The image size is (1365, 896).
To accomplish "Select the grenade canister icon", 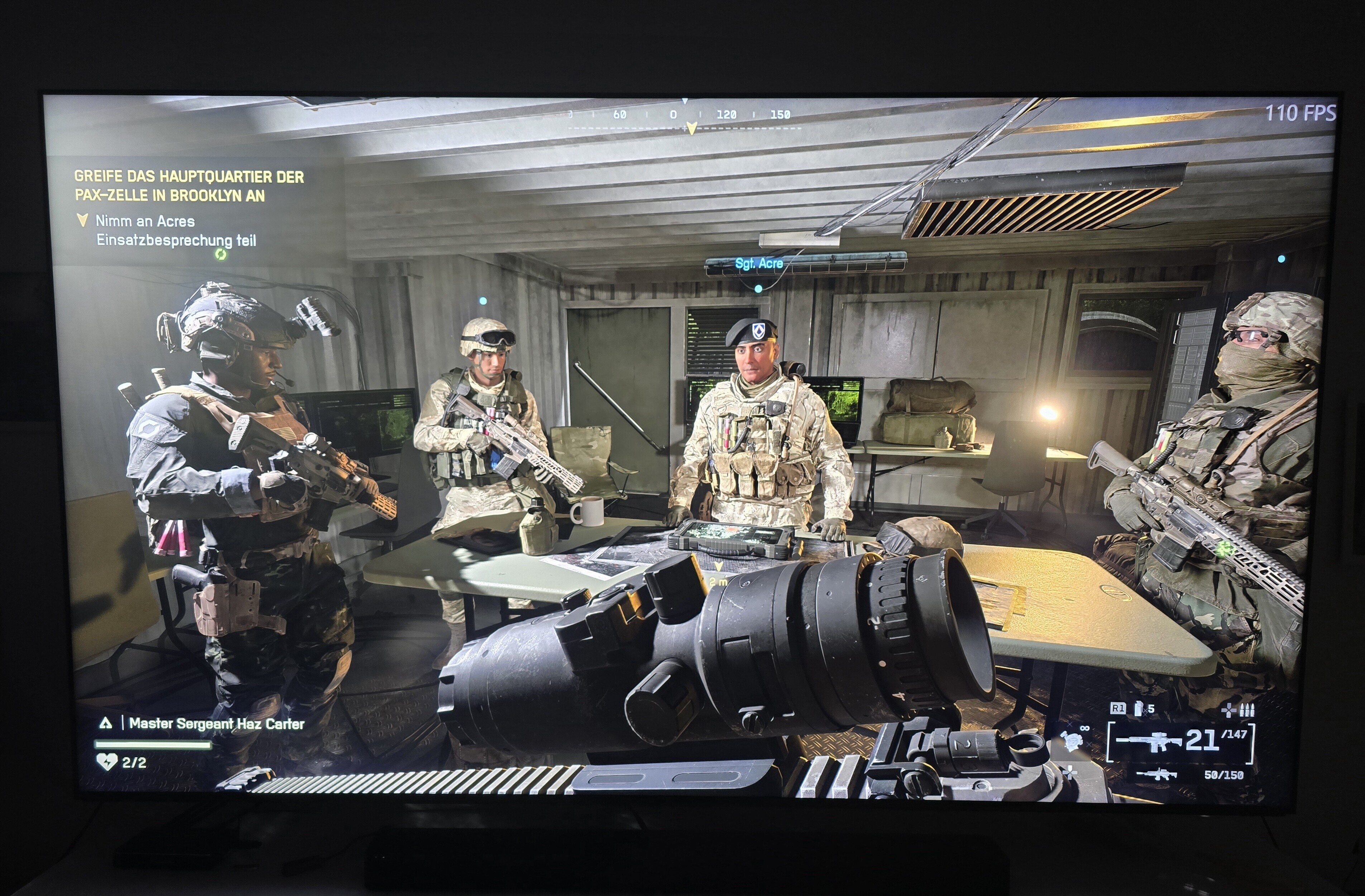I will (1139, 709).
